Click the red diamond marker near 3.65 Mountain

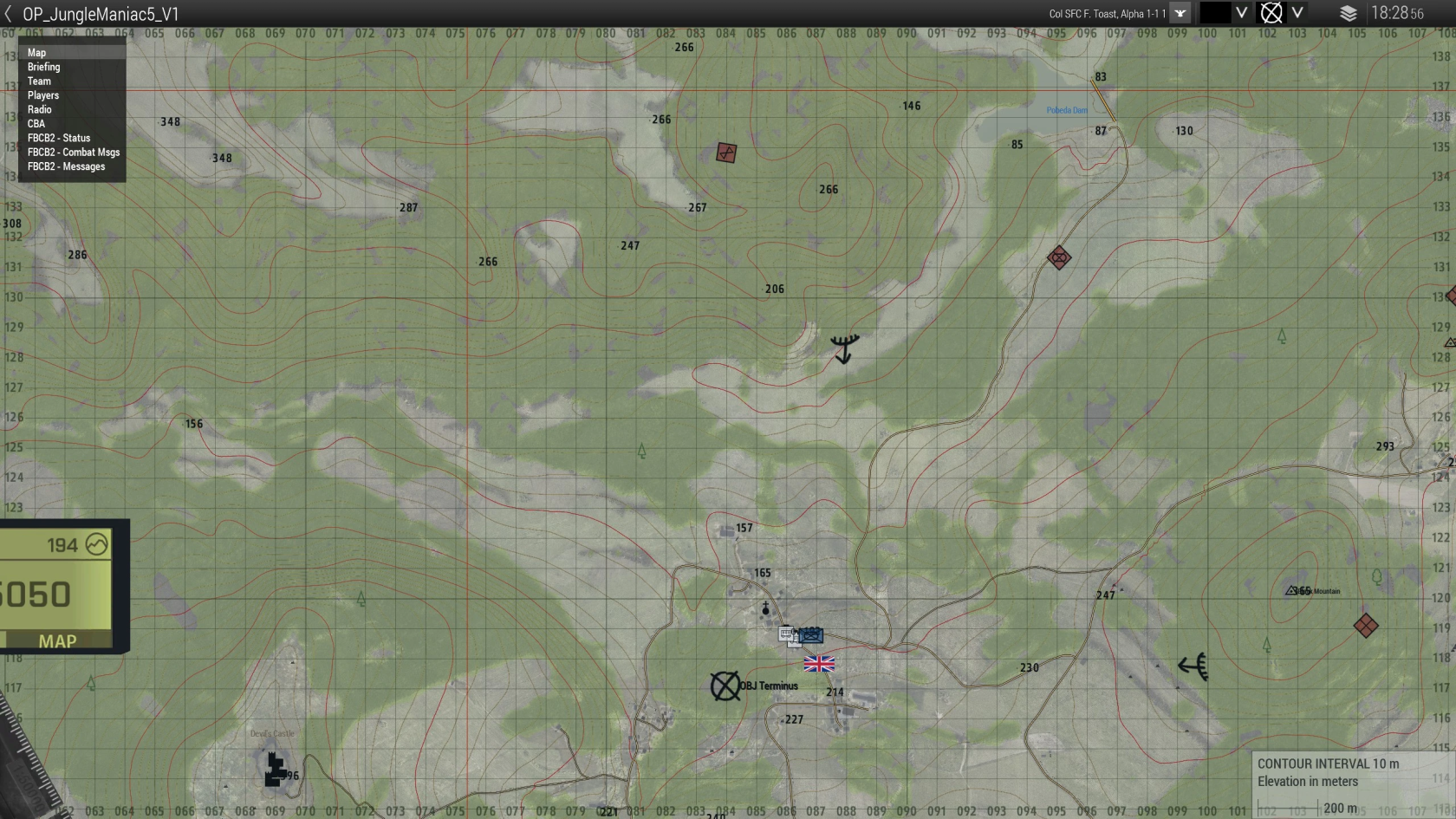point(1367,624)
